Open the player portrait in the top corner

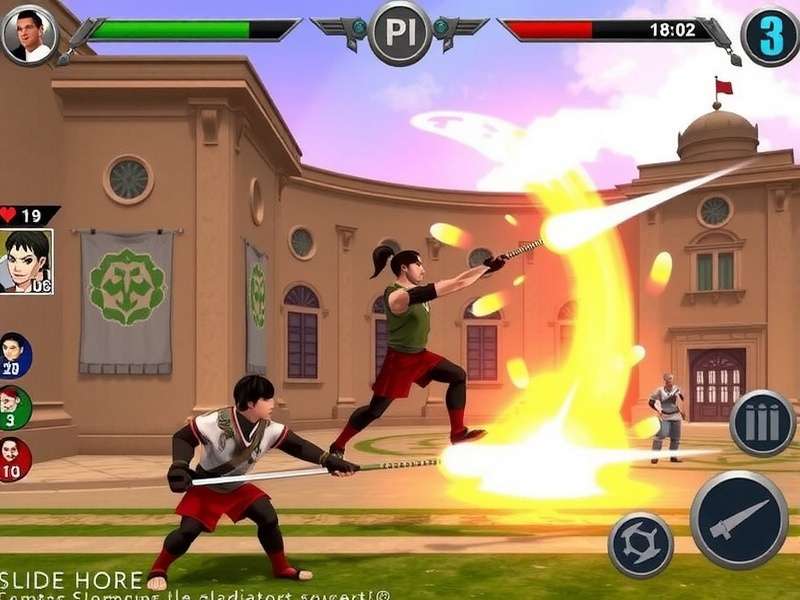click(x=29, y=33)
